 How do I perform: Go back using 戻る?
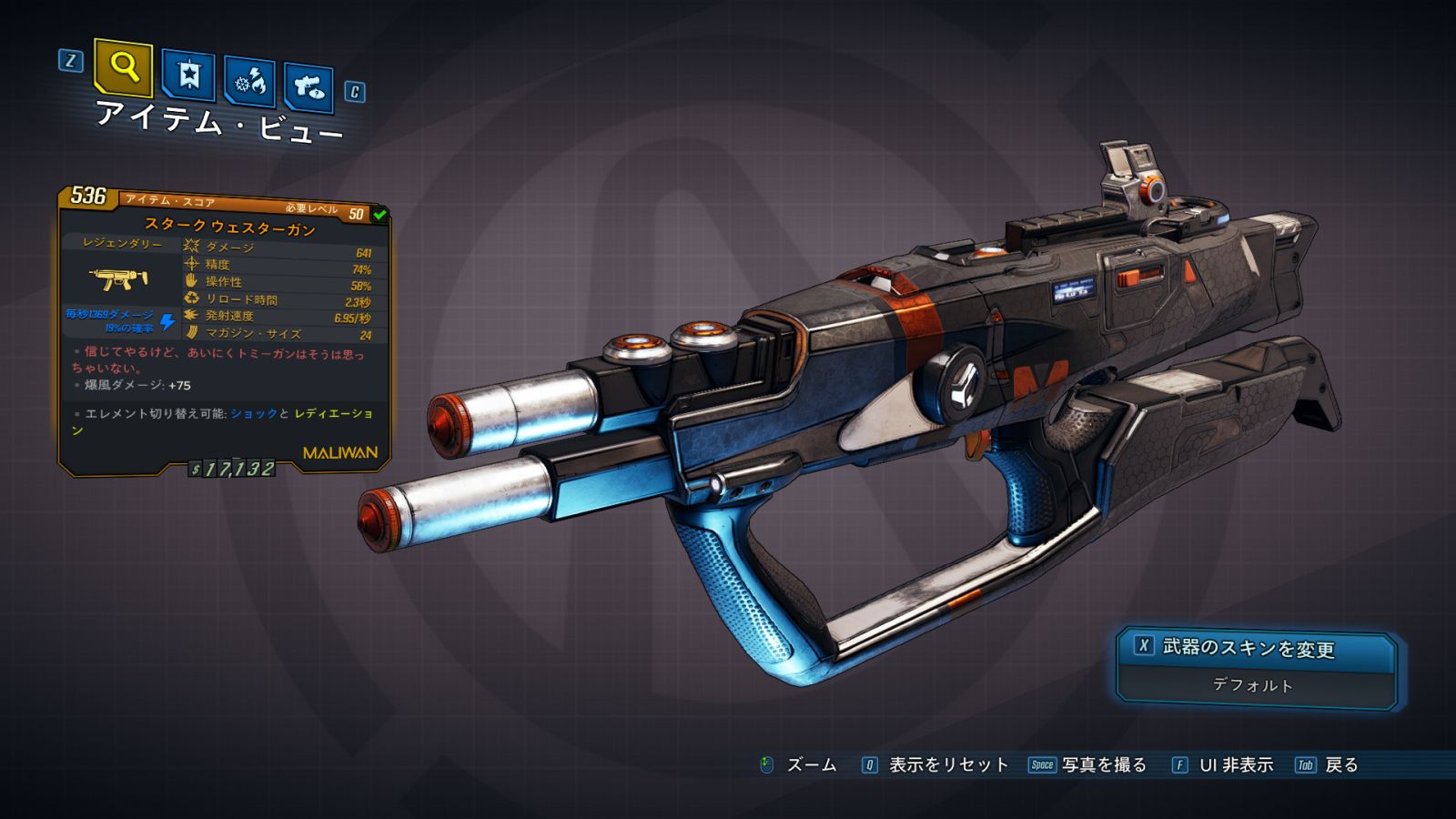[x=1340, y=765]
